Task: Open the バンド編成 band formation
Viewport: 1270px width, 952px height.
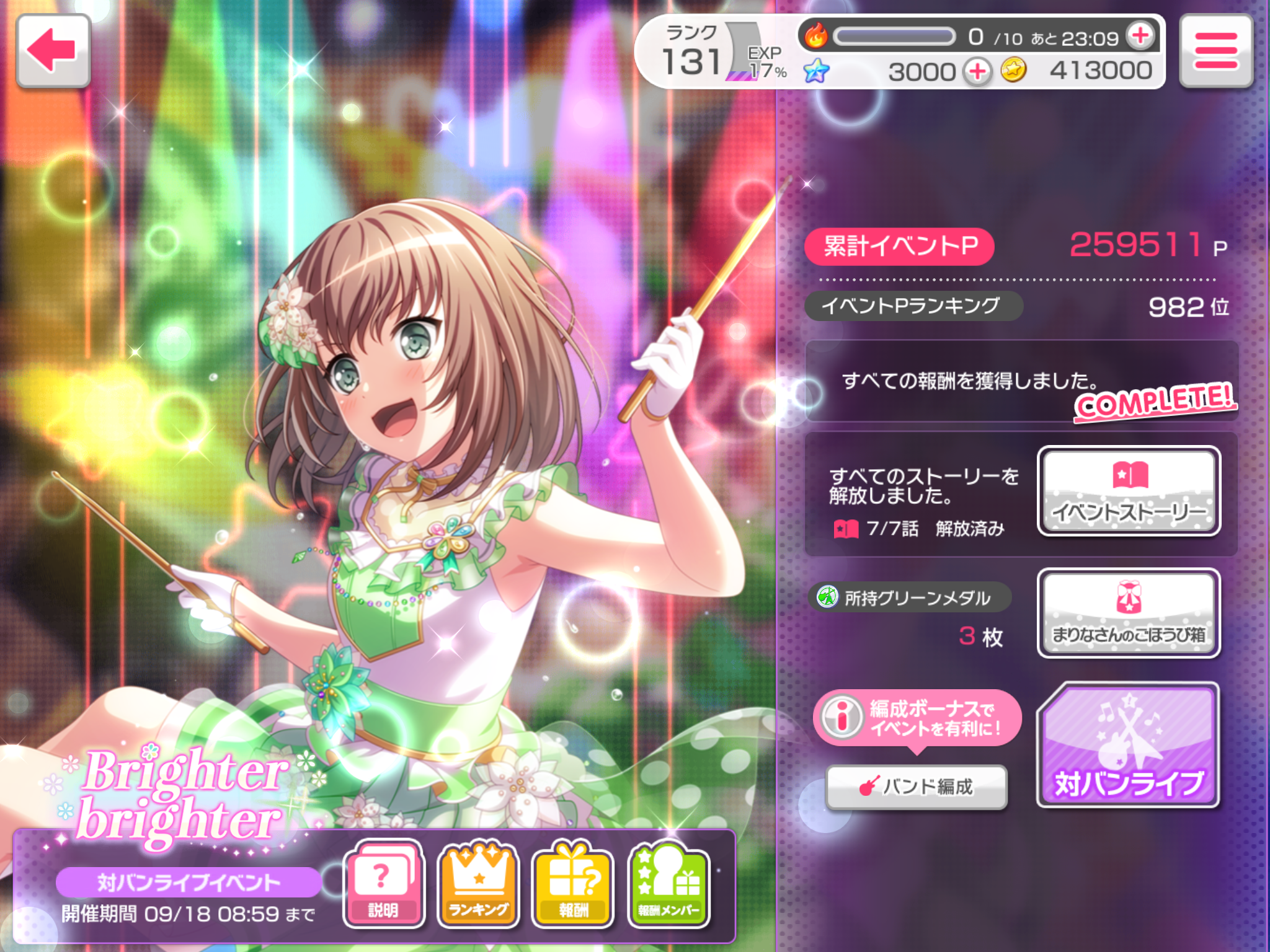Action: pos(917,787)
